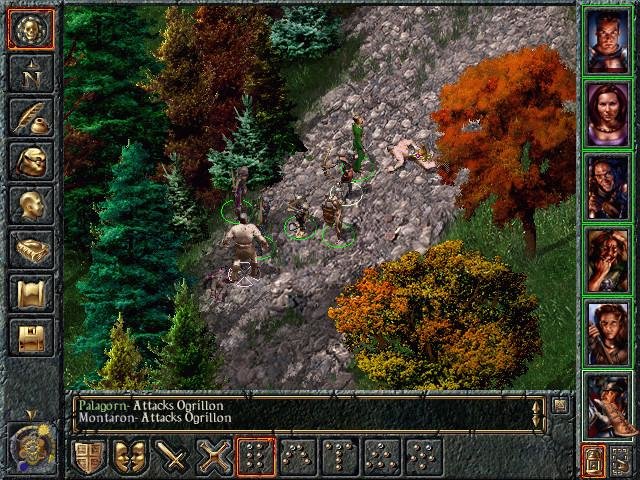Open the area map with the compass button
640x480 pixels.
[x=30, y=73]
